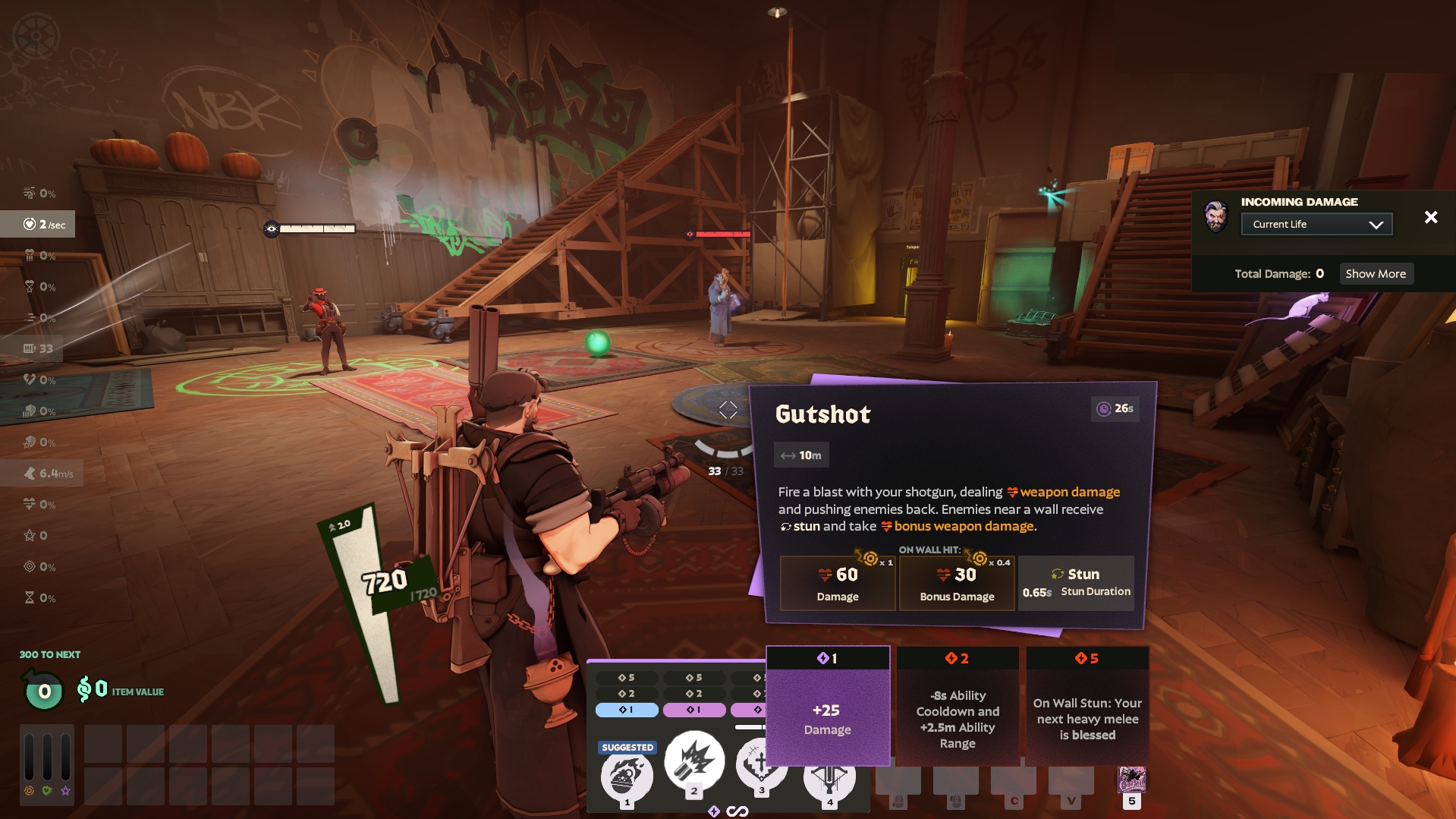
Task: Click the Gutshot card item bound to key 5
Action: (1132, 780)
